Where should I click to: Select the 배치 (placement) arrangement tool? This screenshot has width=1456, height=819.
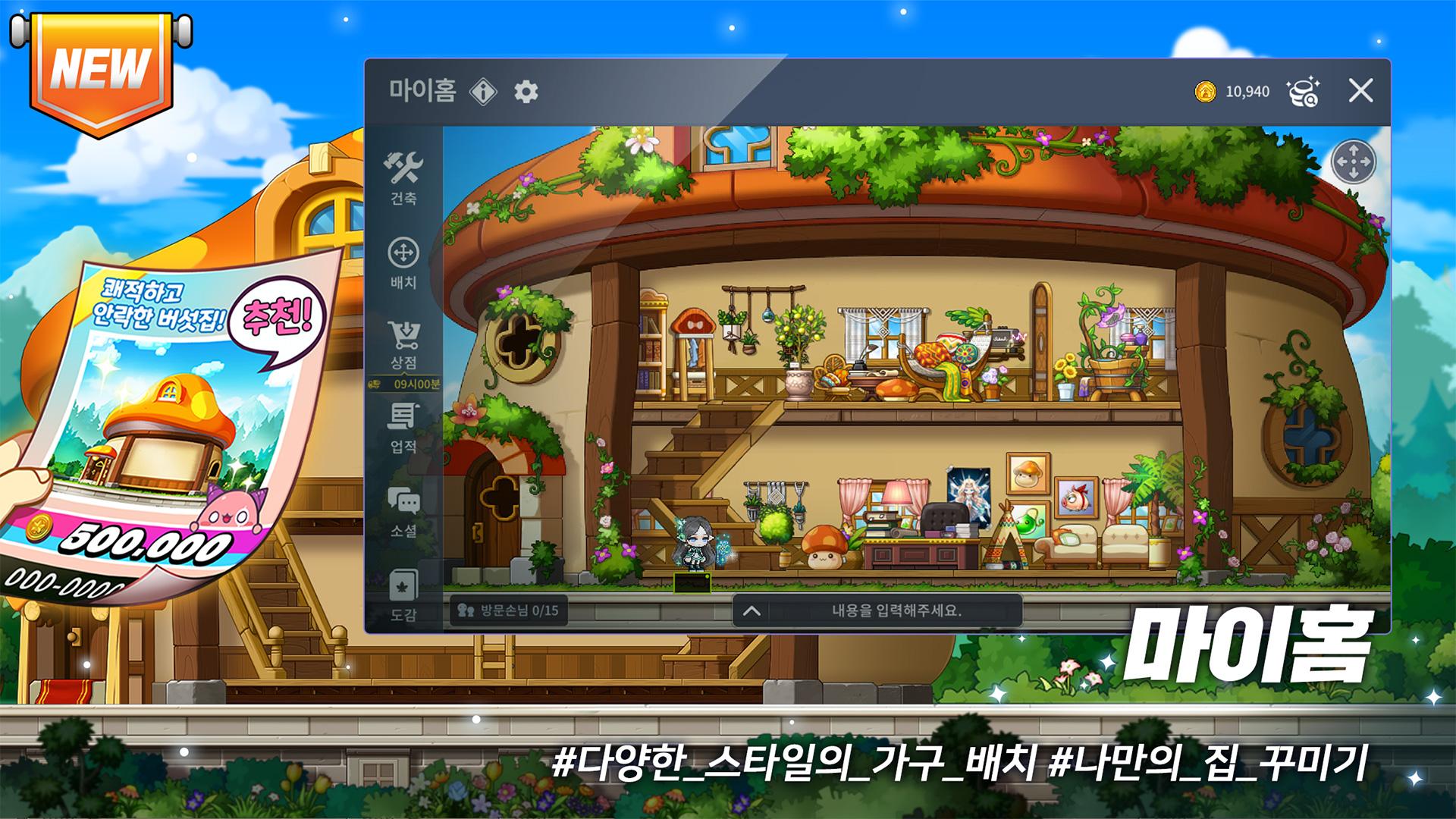click(x=404, y=258)
